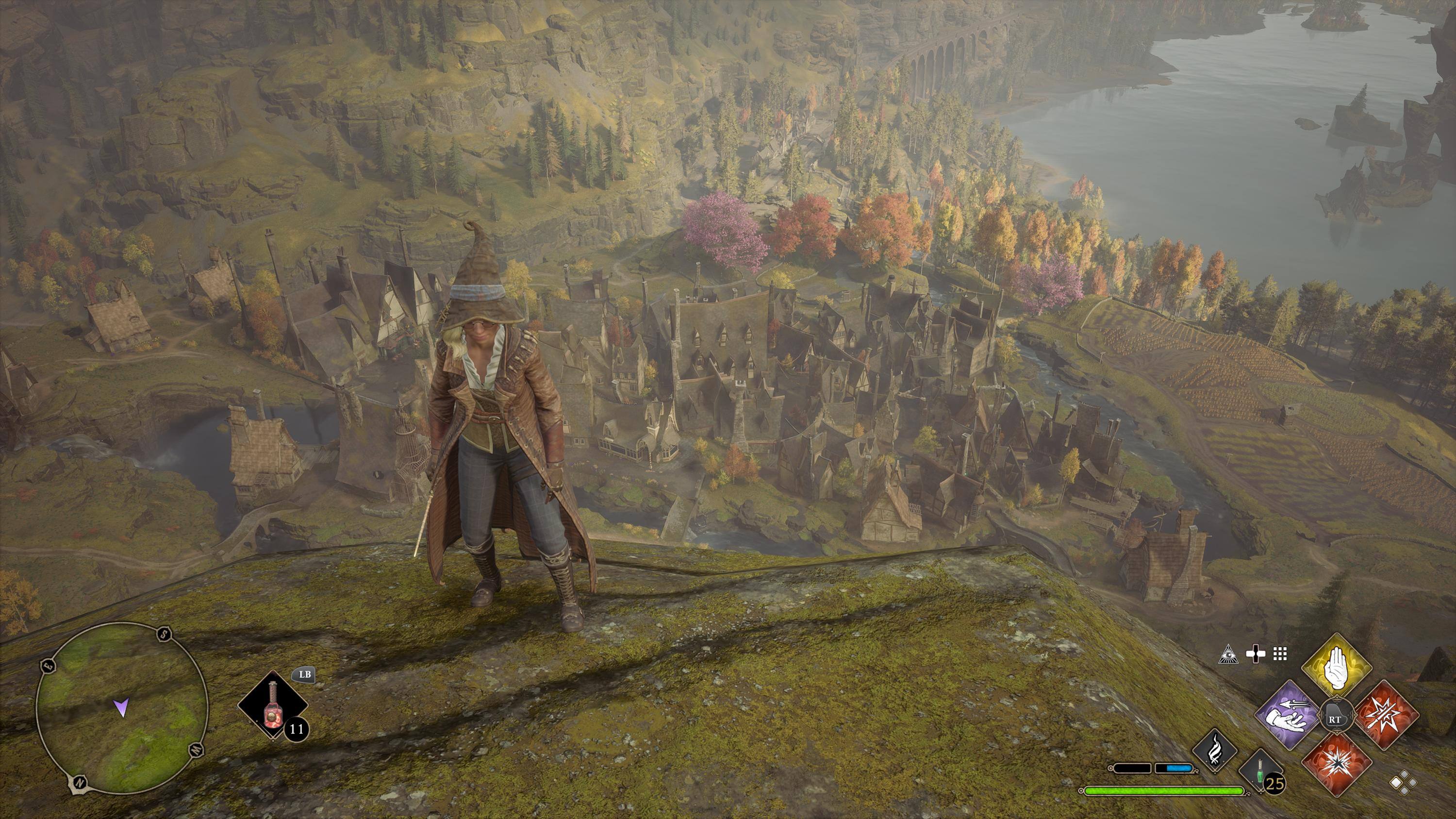Click the white cross D-pad icon
Screen dimensions: 1456x819
pos(1256,654)
